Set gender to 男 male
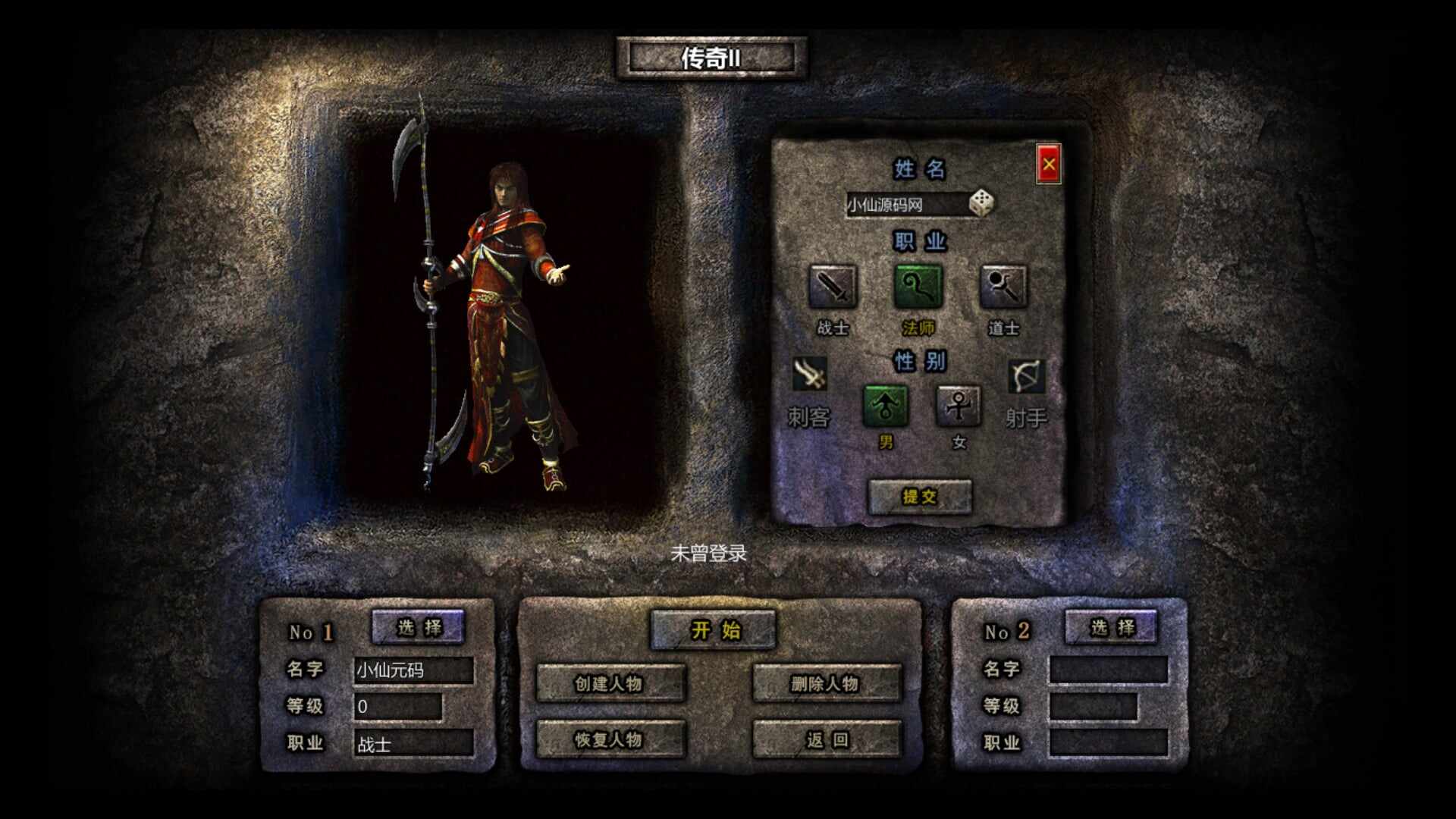 tap(885, 406)
